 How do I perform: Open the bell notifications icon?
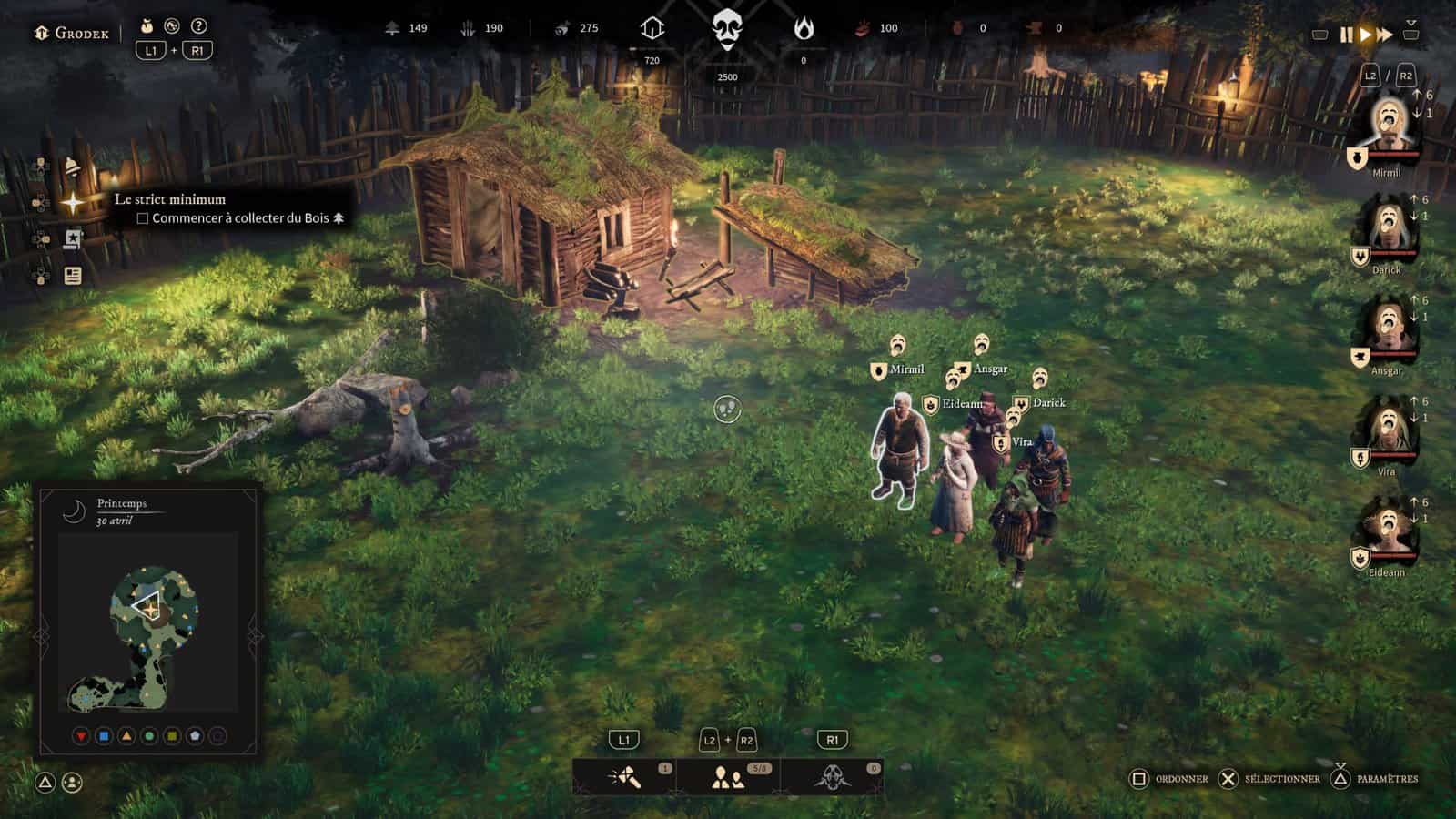[x=72, y=167]
